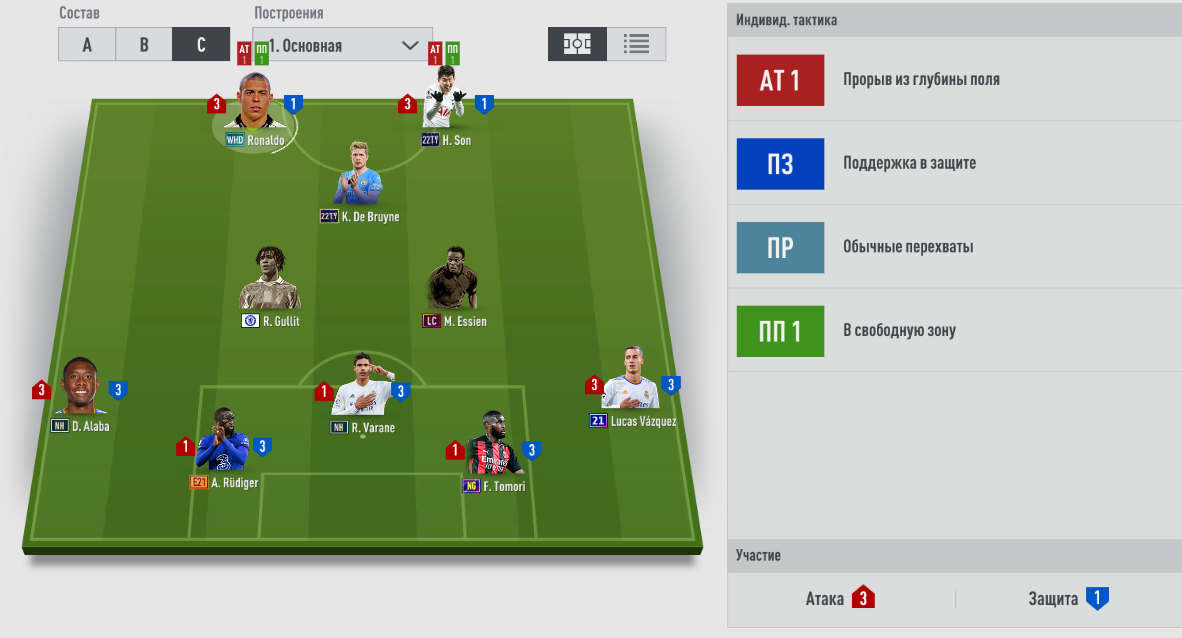Open the green ПП 1 tactic setting
1182x638 pixels.
[780, 331]
